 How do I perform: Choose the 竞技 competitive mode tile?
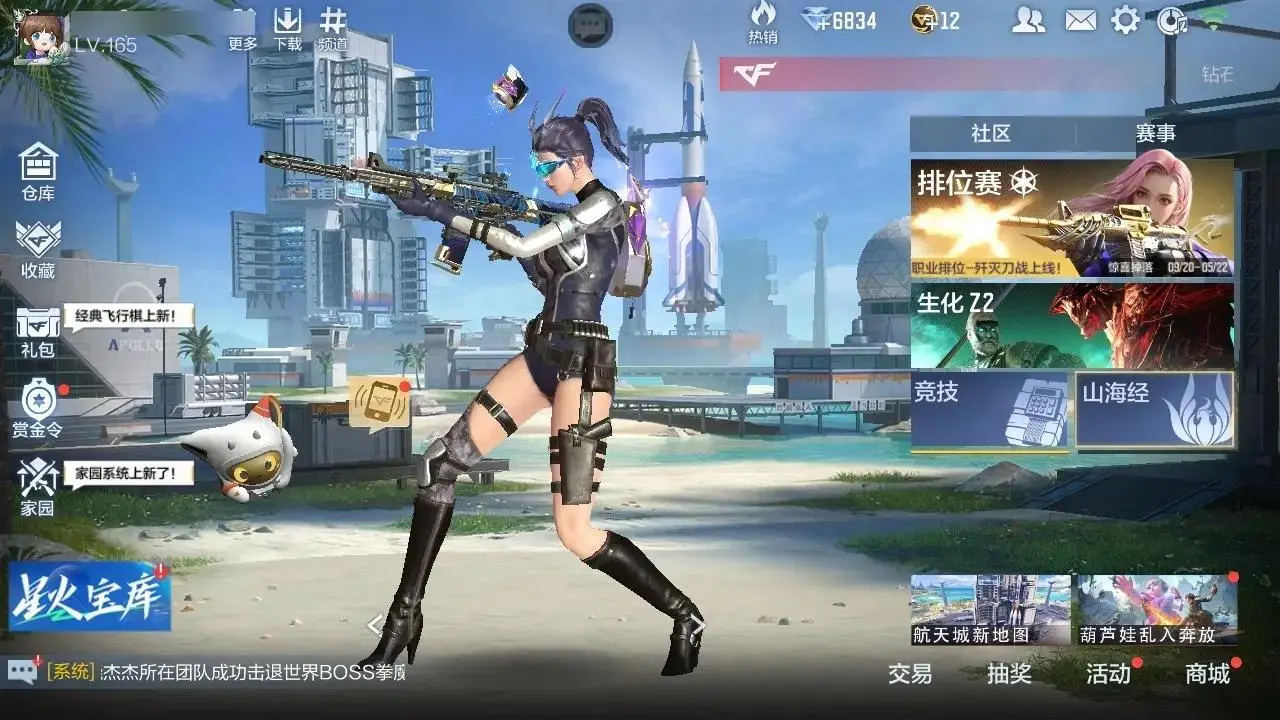point(990,408)
